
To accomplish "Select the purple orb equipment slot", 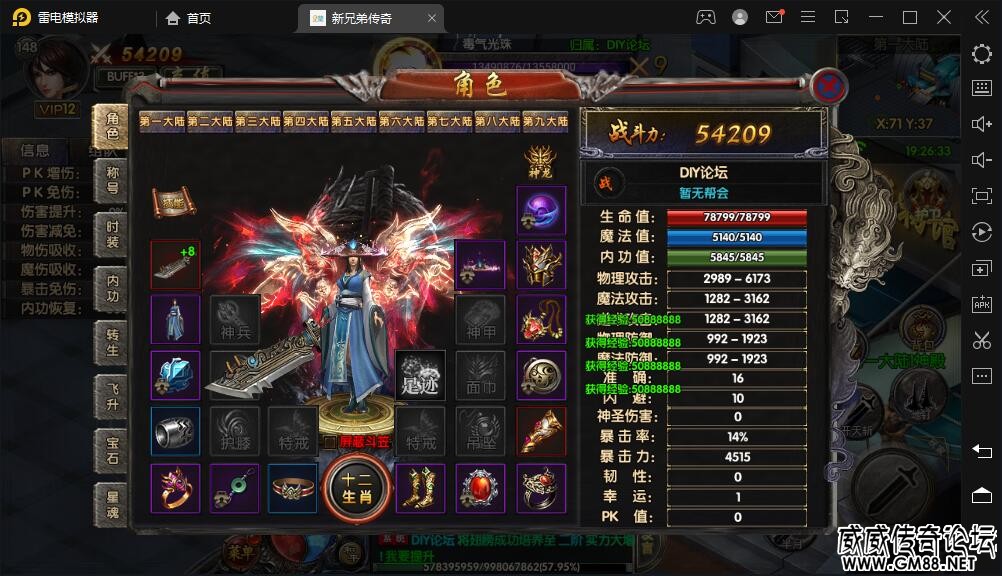I will (x=541, y=210).
